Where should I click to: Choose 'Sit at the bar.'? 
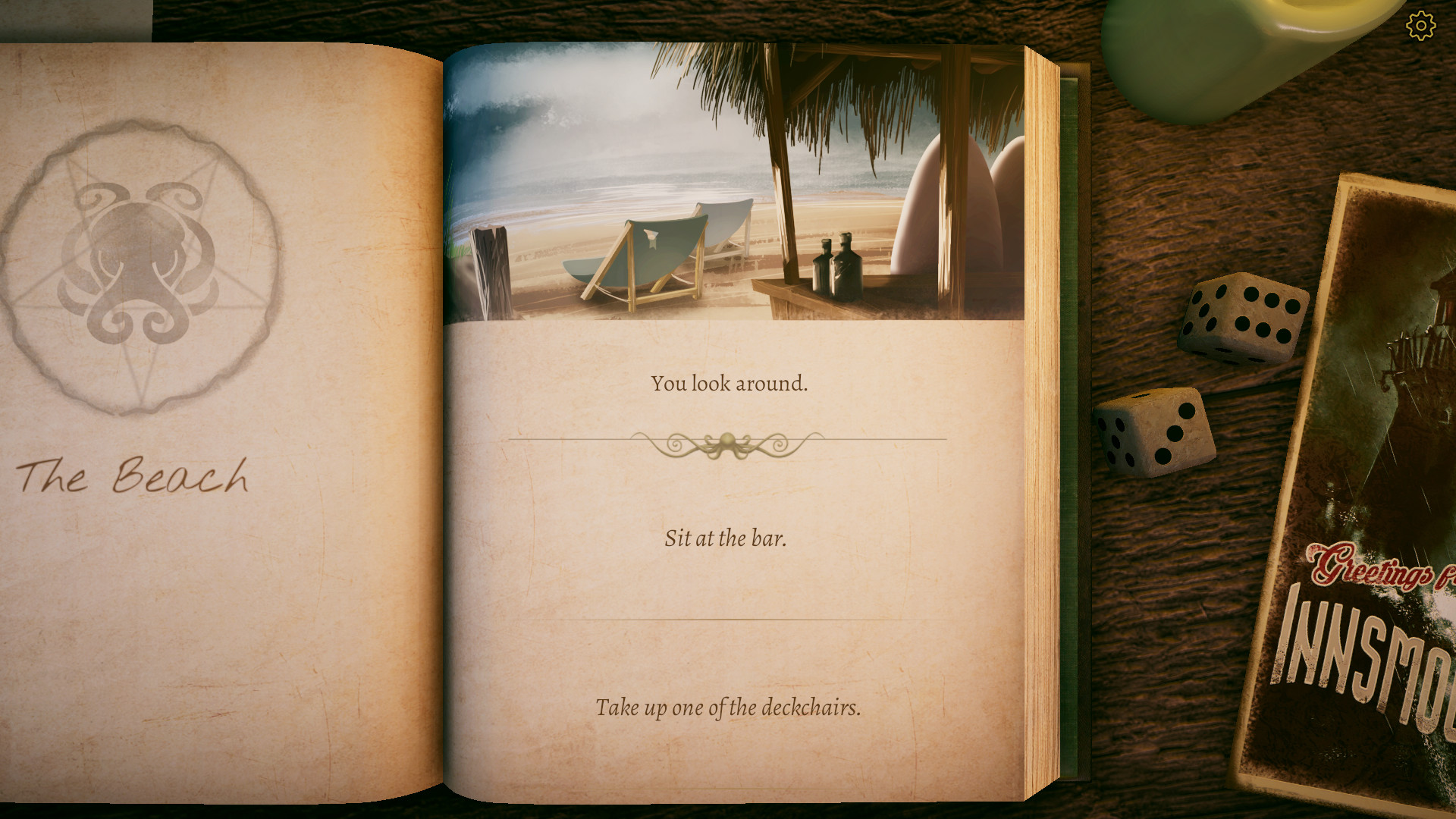[x=726, y=538]
